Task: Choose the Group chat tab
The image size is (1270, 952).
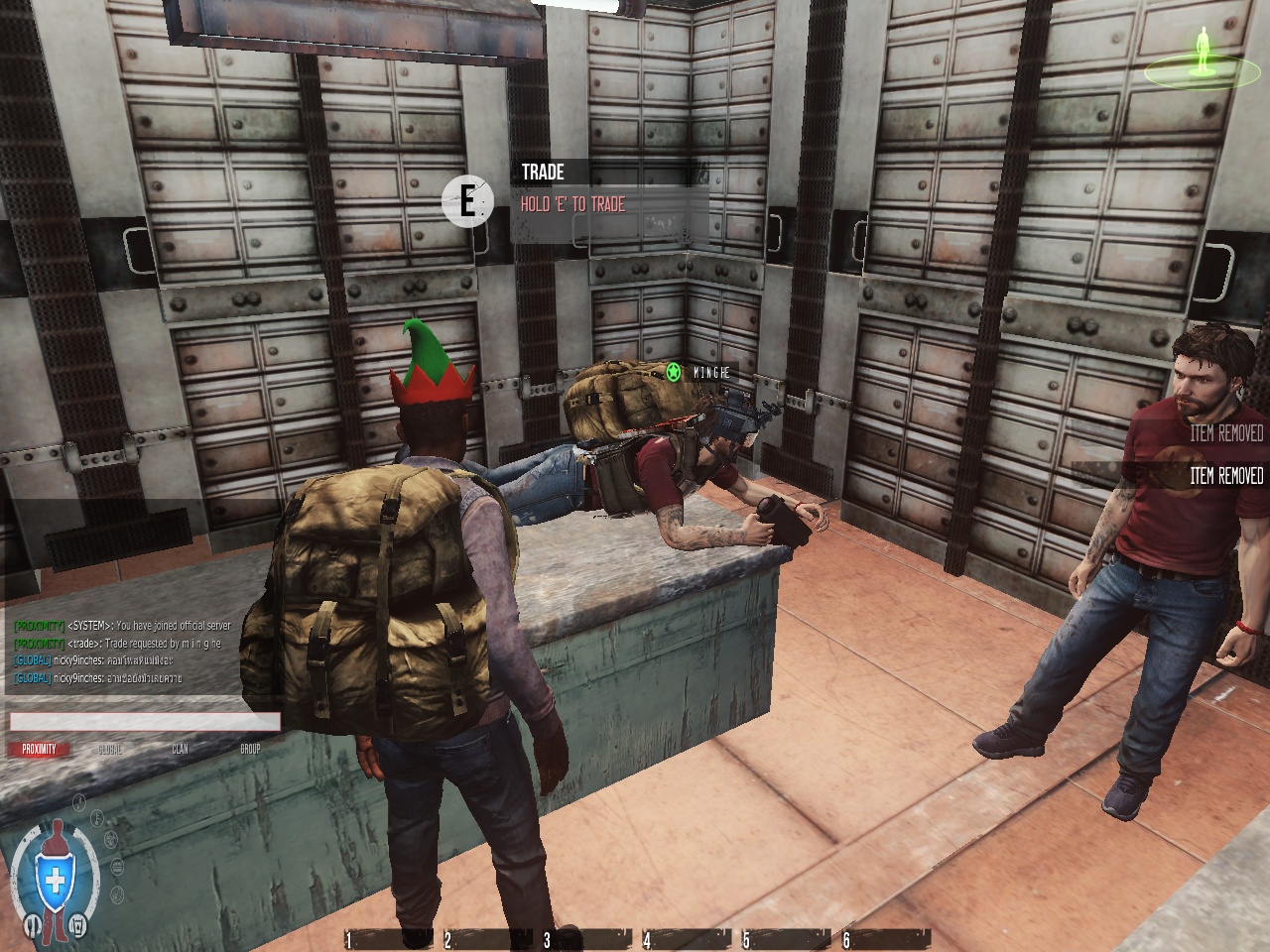Action: coord(250,750)
